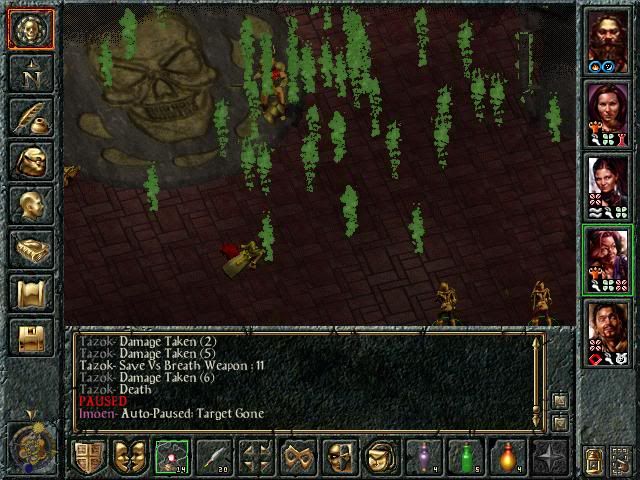Open the inventory with the helmeted bust icon
This screenshot has height=480, width=640.
pos(31,160)
